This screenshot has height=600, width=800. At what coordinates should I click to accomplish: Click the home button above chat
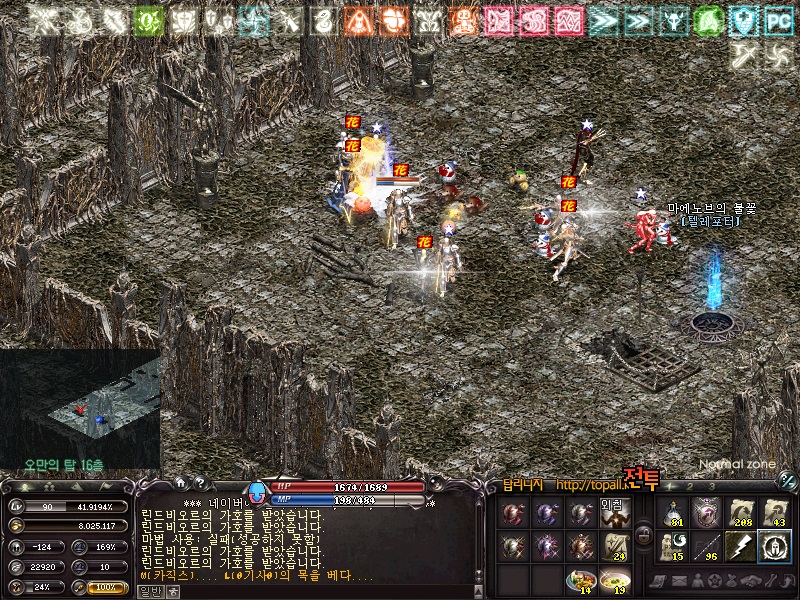point(181,483)
